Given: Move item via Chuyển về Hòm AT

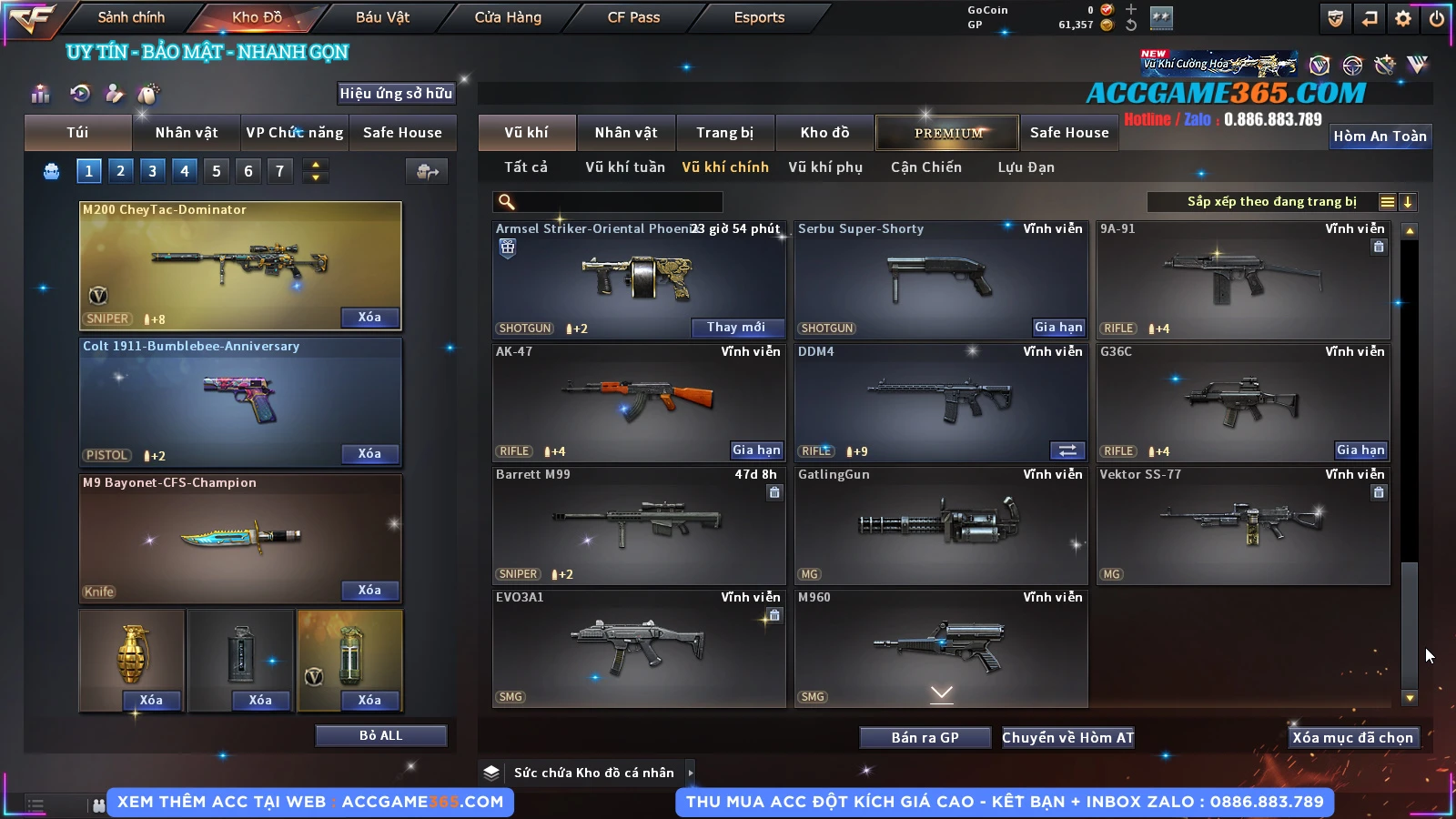Looking at the screenshot, I should (x=1067, y=737).
